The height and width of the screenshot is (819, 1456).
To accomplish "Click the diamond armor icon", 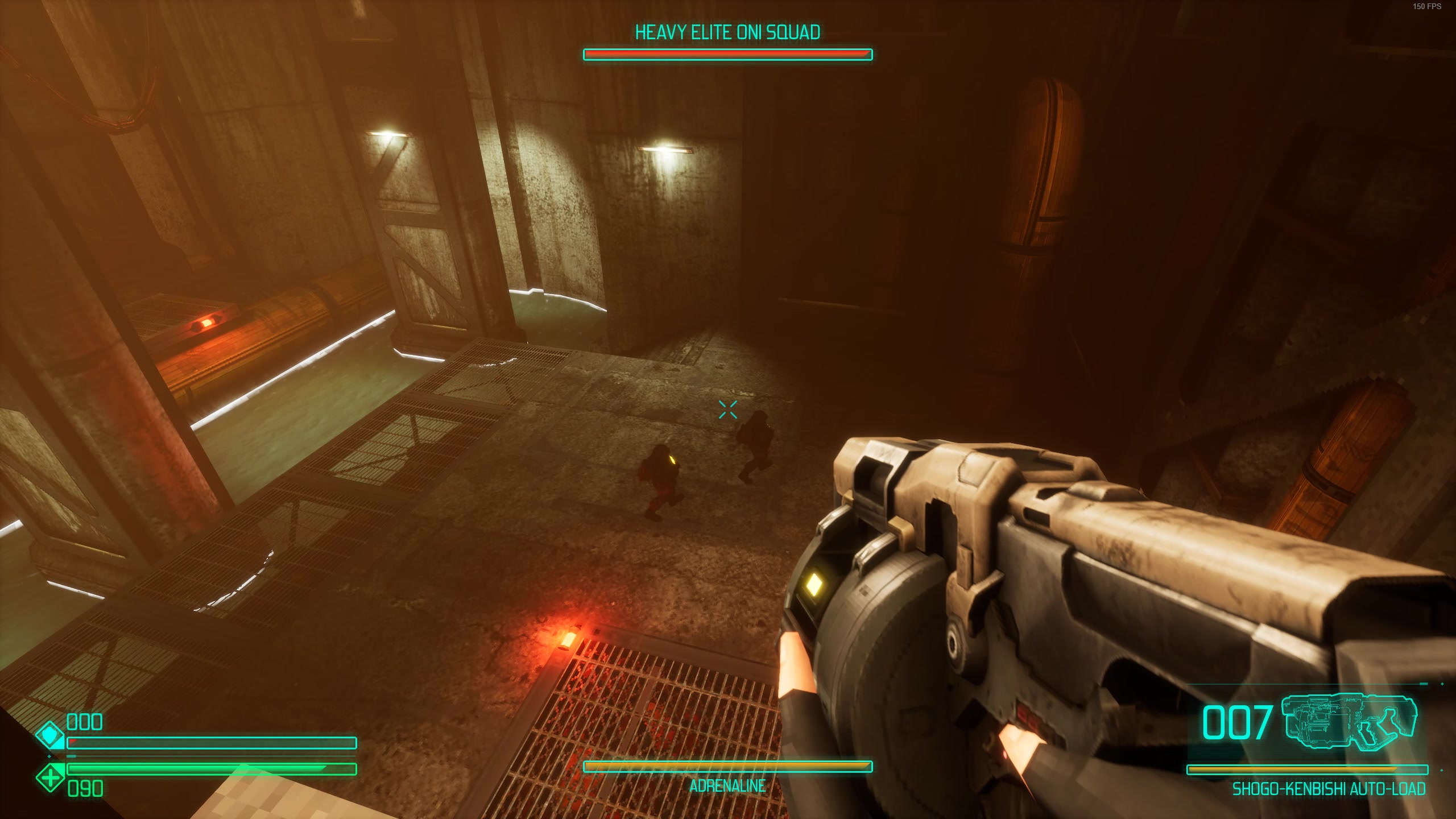I will (x=50, y=736).
